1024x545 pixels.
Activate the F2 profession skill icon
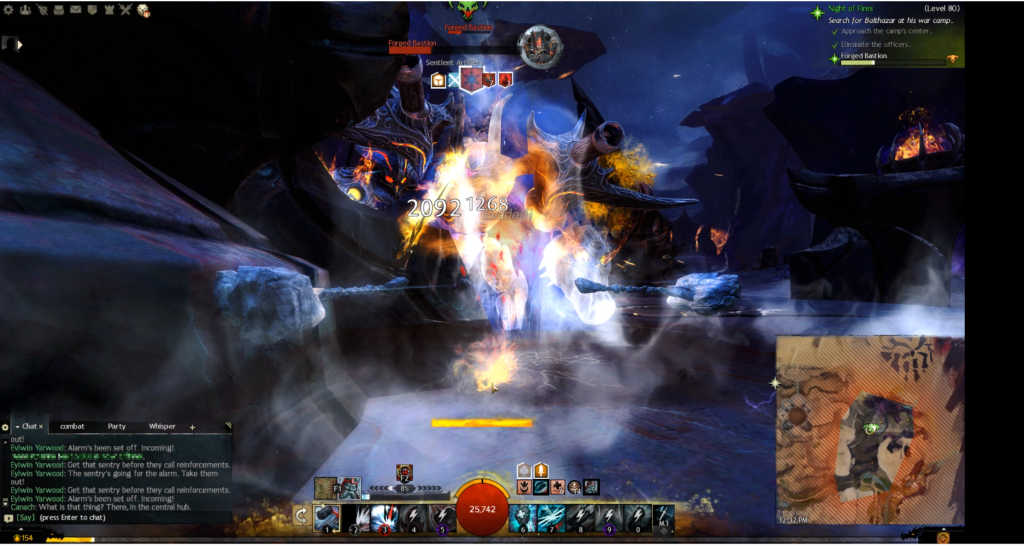point(404,472)
